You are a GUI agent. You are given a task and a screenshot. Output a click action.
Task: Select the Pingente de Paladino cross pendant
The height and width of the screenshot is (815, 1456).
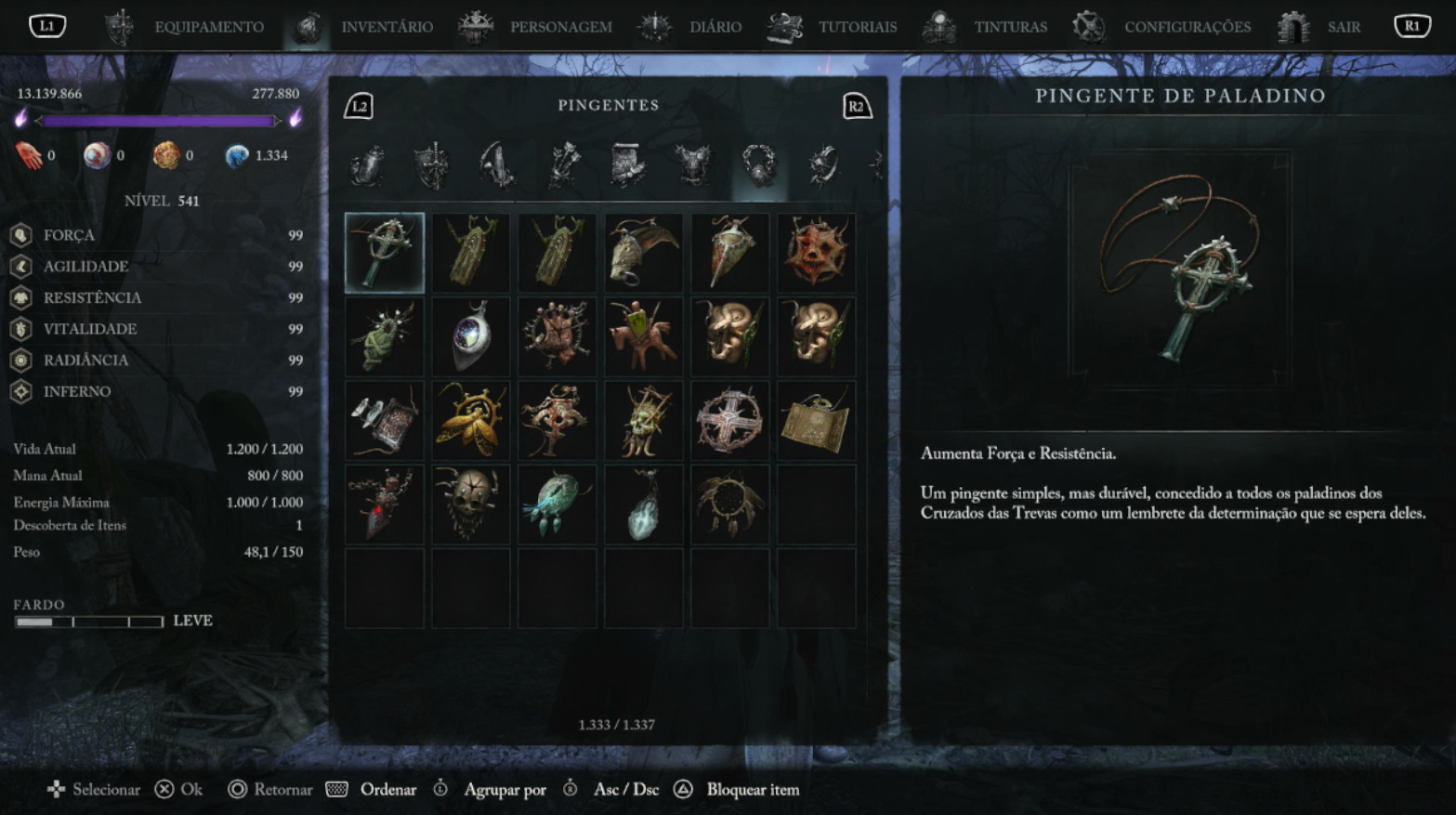[385, 253]
